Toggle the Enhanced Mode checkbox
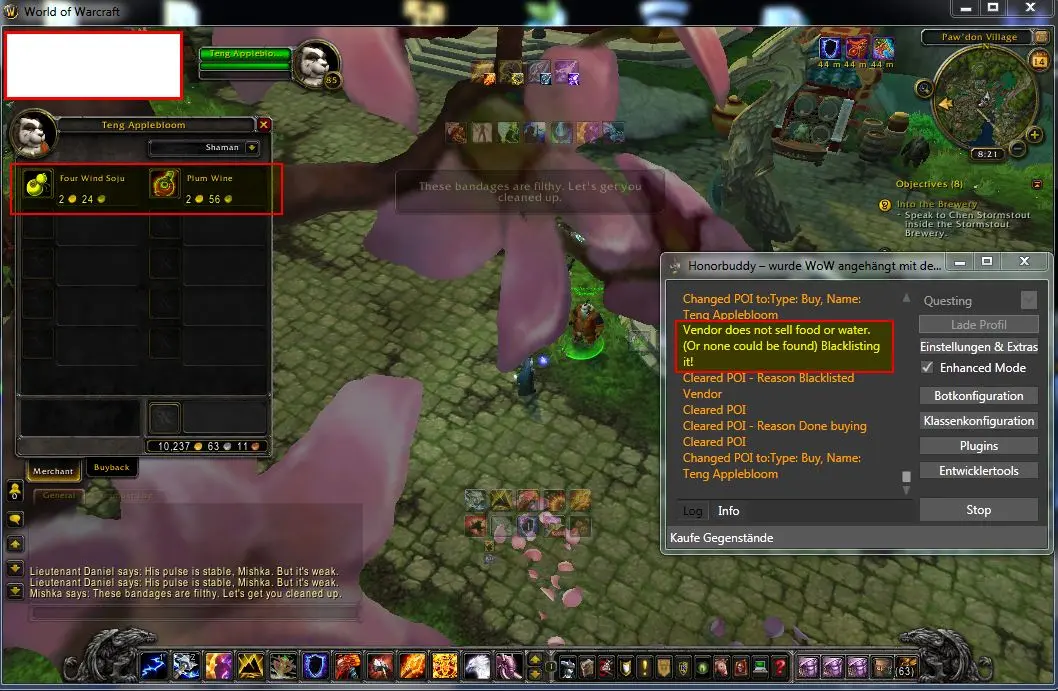 point(927,368)
